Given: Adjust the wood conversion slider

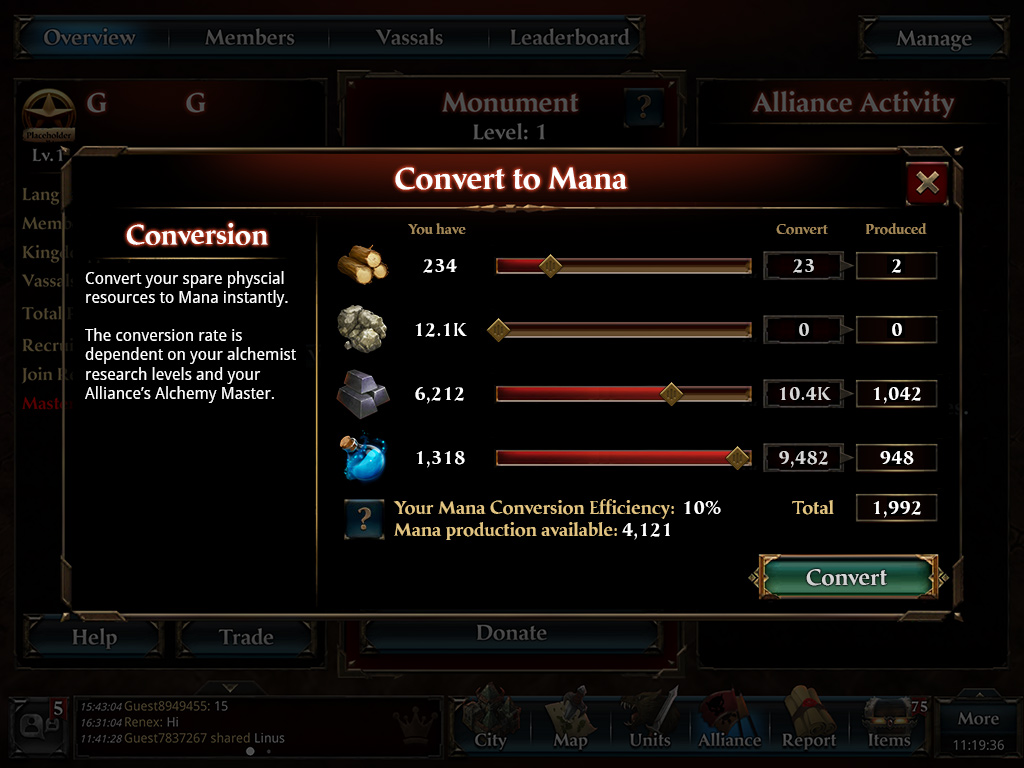Looking at the screenshot, I should point(549,266).
